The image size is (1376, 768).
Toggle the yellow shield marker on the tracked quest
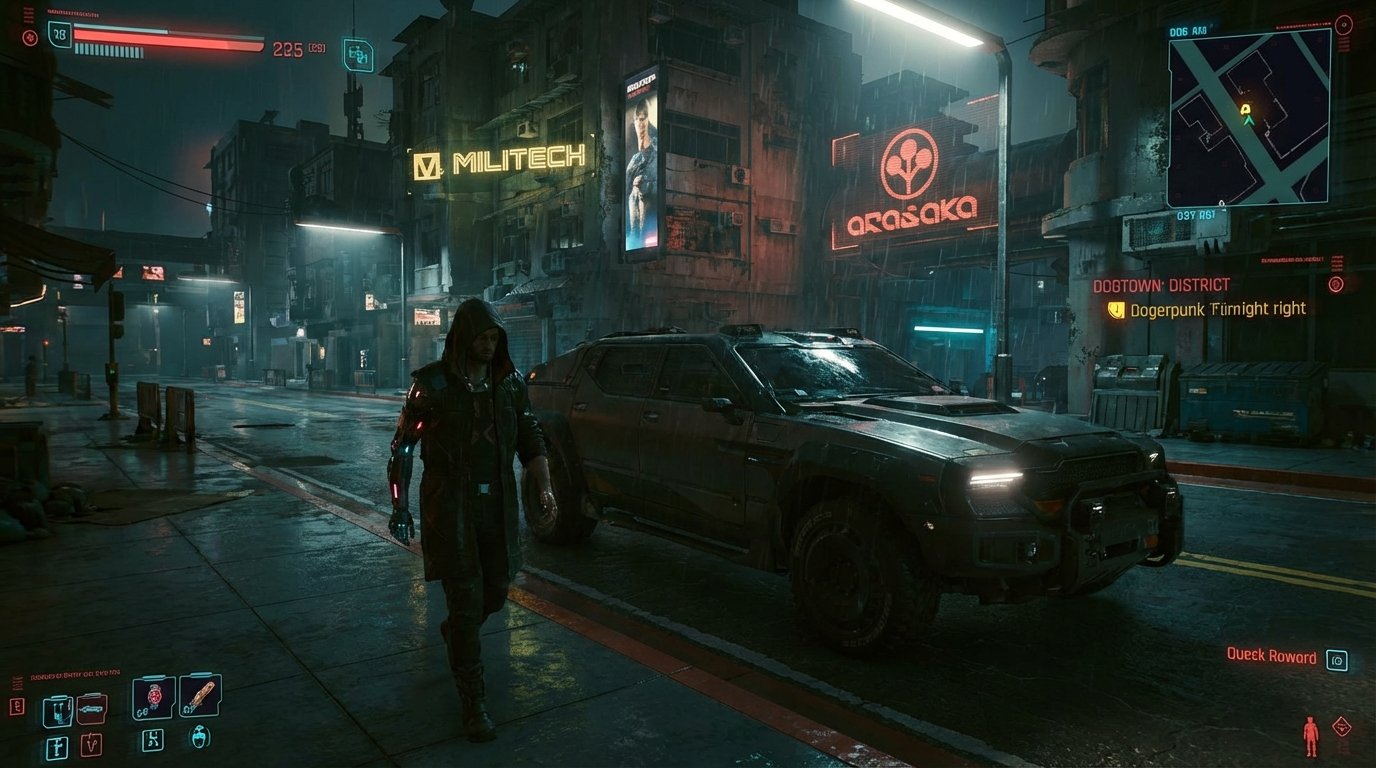[1117, 309]
